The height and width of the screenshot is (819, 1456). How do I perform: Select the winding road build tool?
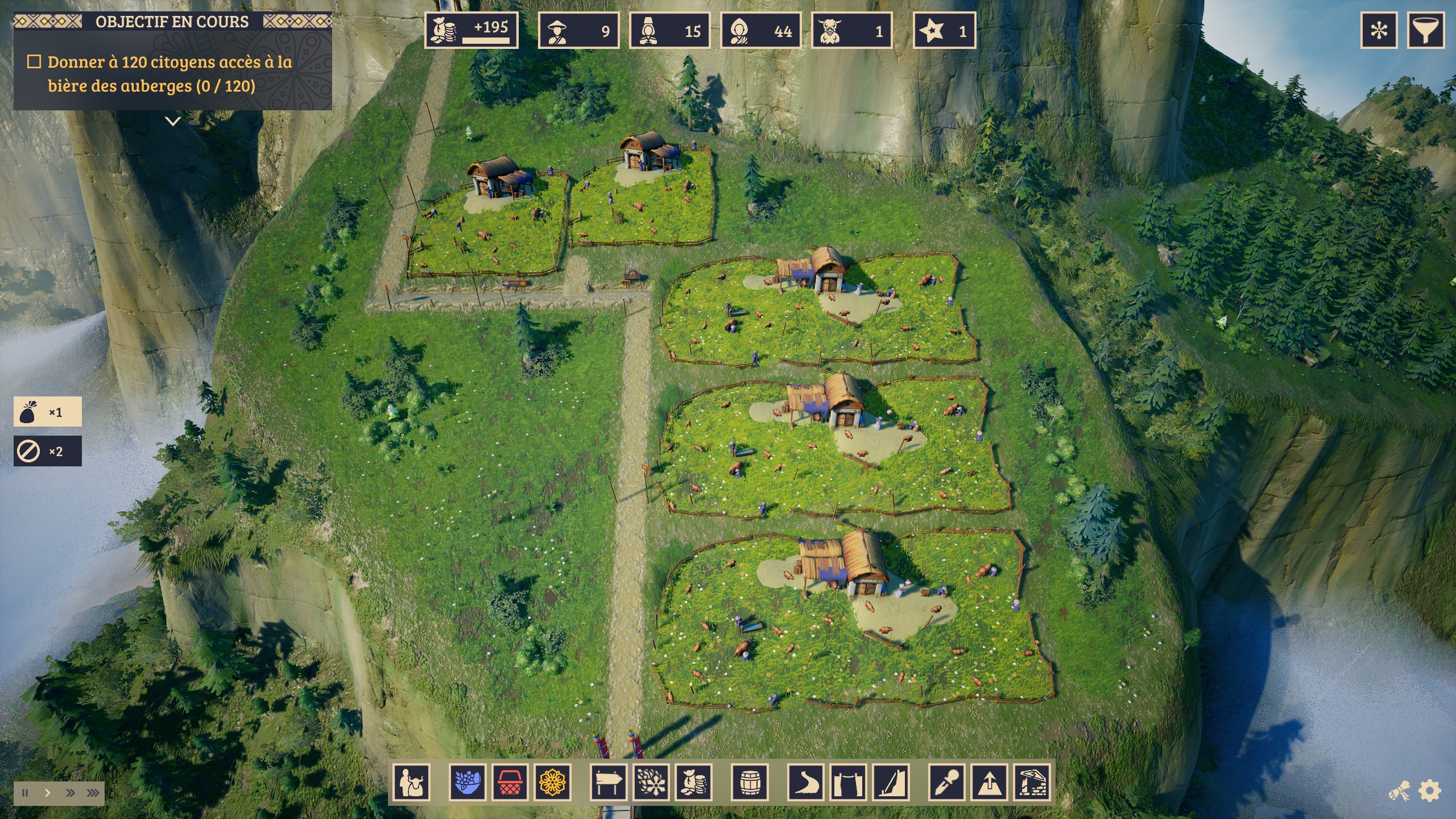pyautogui.click(x=806, y=782)
